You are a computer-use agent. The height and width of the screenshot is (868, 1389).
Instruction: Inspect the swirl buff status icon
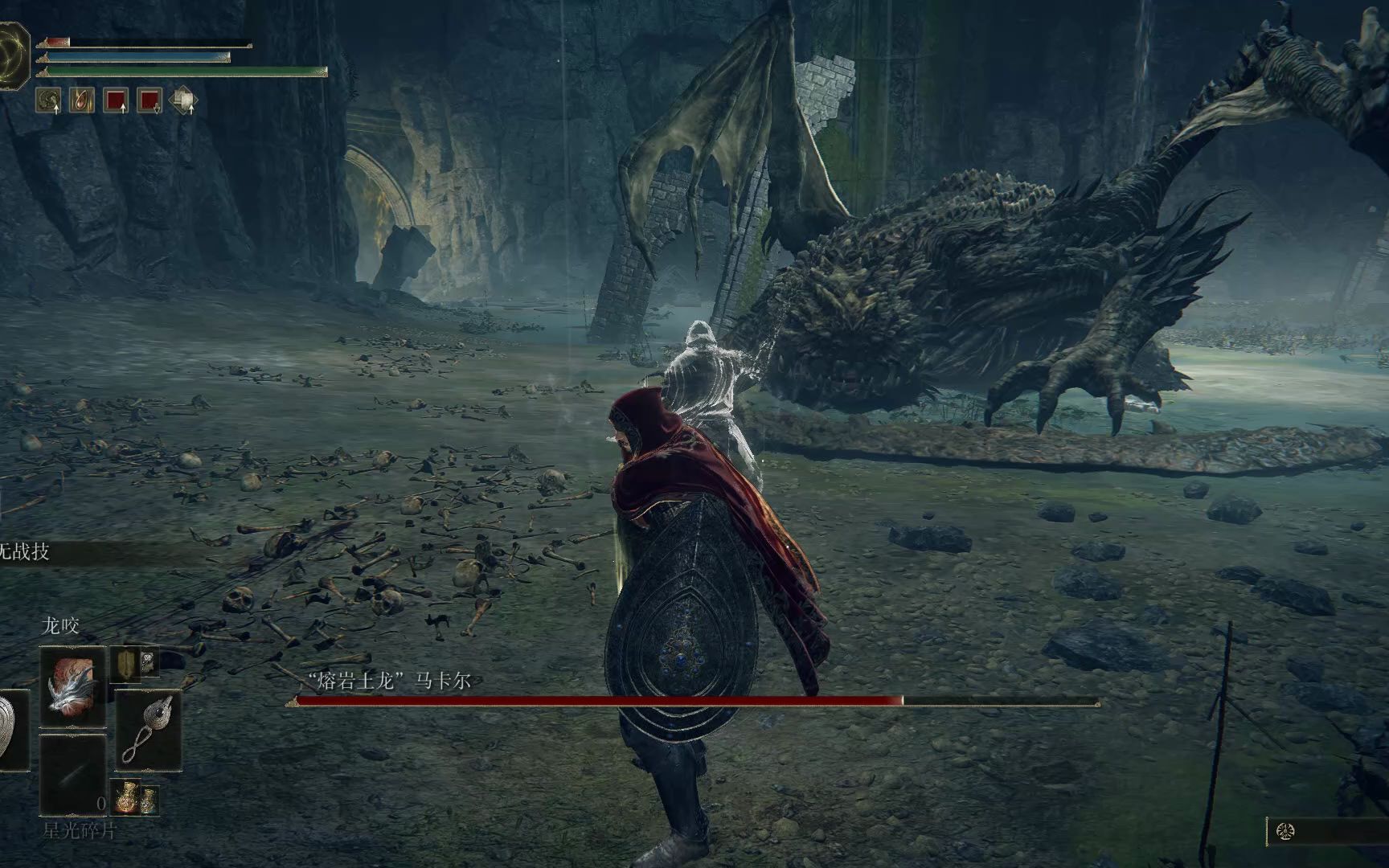pyautogui.click(x=48, y=100)
